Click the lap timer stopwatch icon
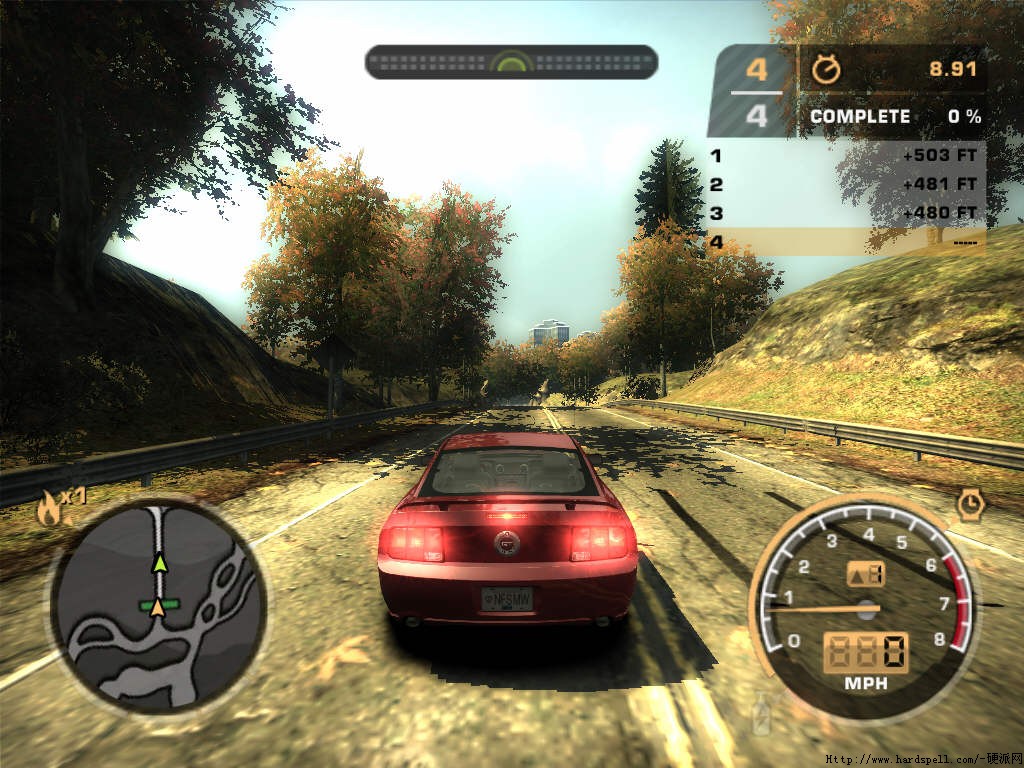This screenshot has height=768, width=1024. pos(826,69)
